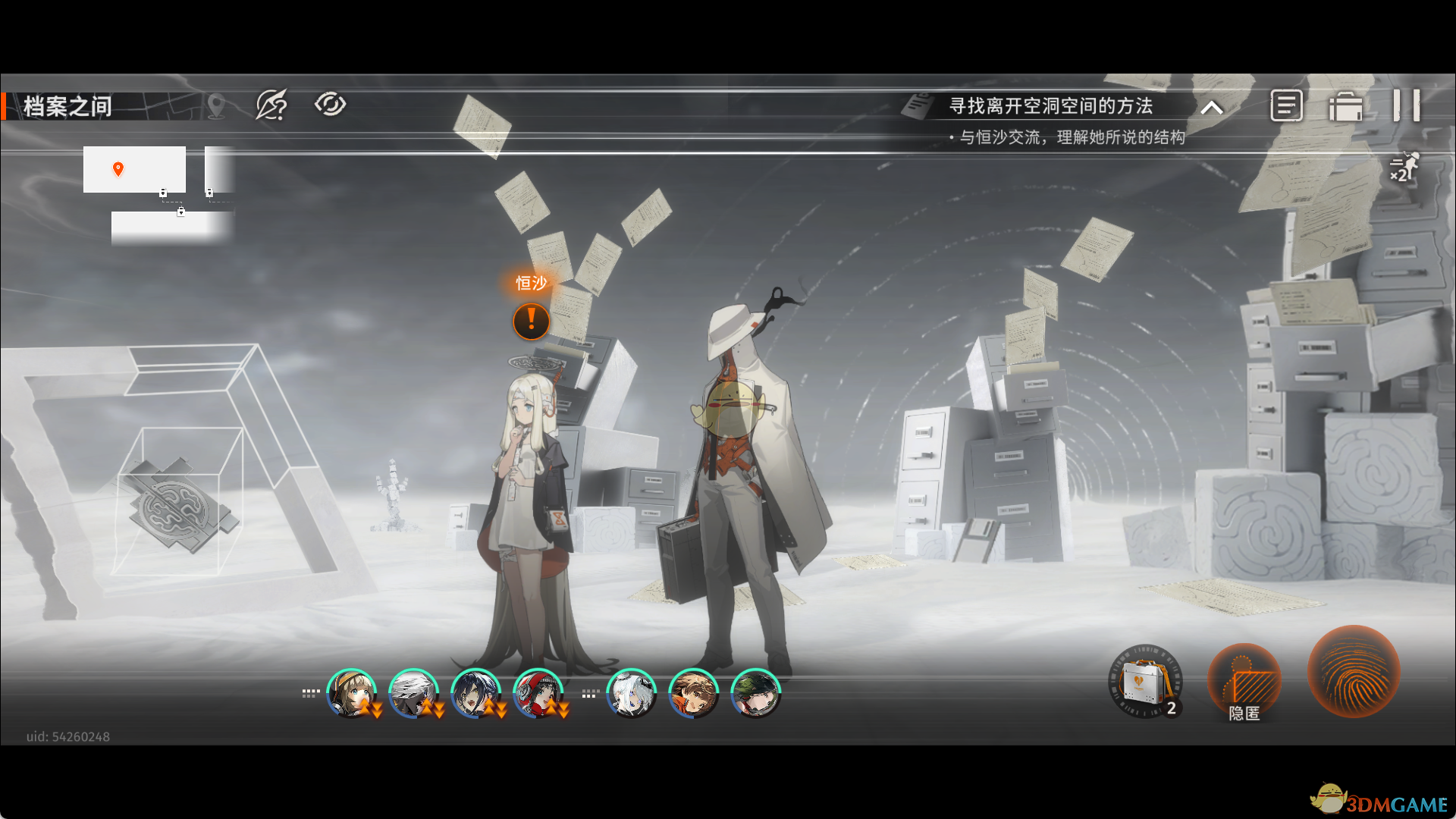Select the red-hooded operator portrait

tap(537, 692)
